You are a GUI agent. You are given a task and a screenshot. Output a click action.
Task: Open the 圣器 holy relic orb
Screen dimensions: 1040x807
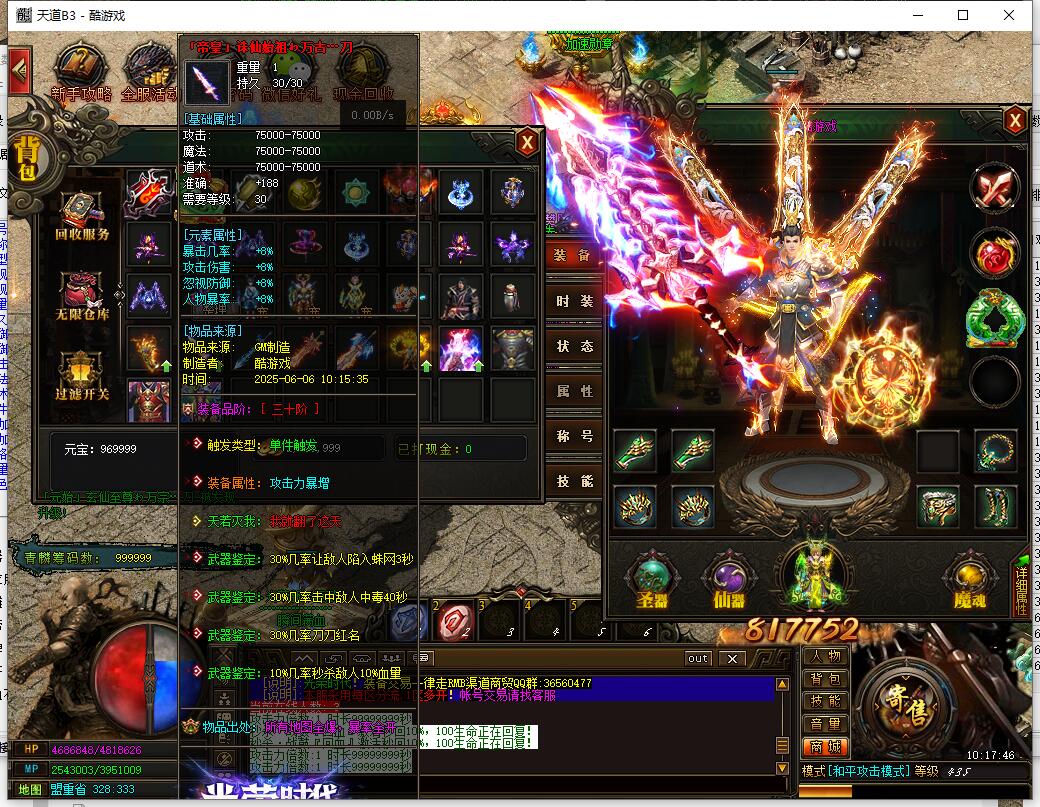(651, 580)
